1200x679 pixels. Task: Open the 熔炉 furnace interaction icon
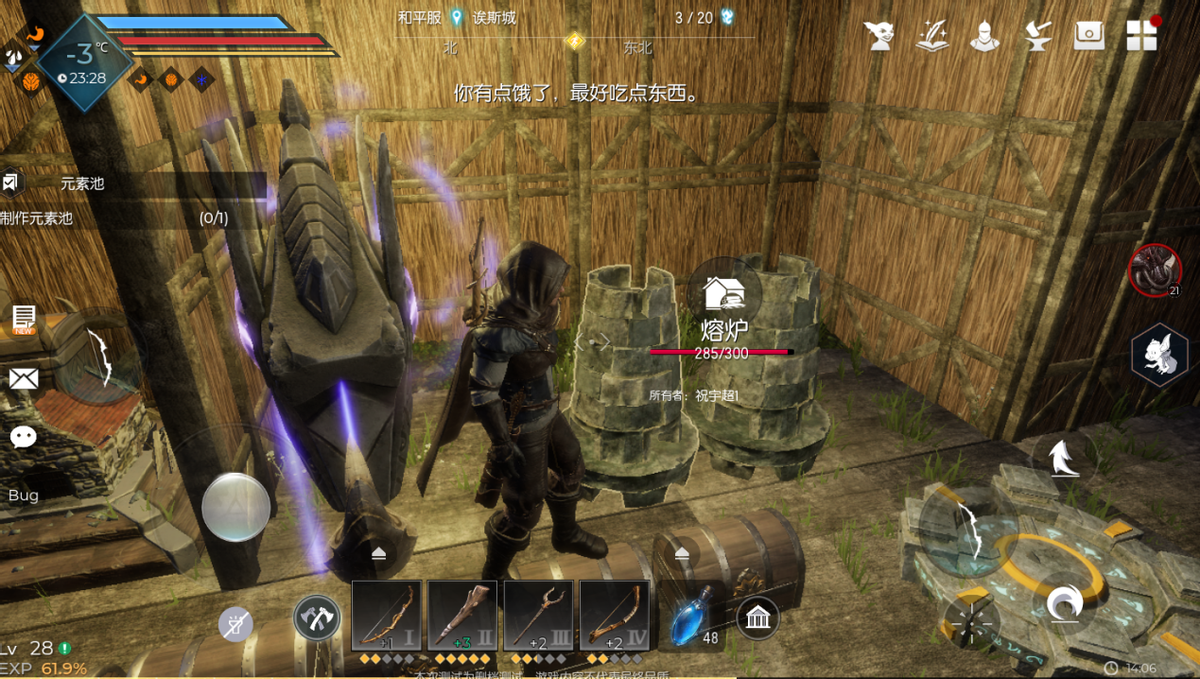723,292
